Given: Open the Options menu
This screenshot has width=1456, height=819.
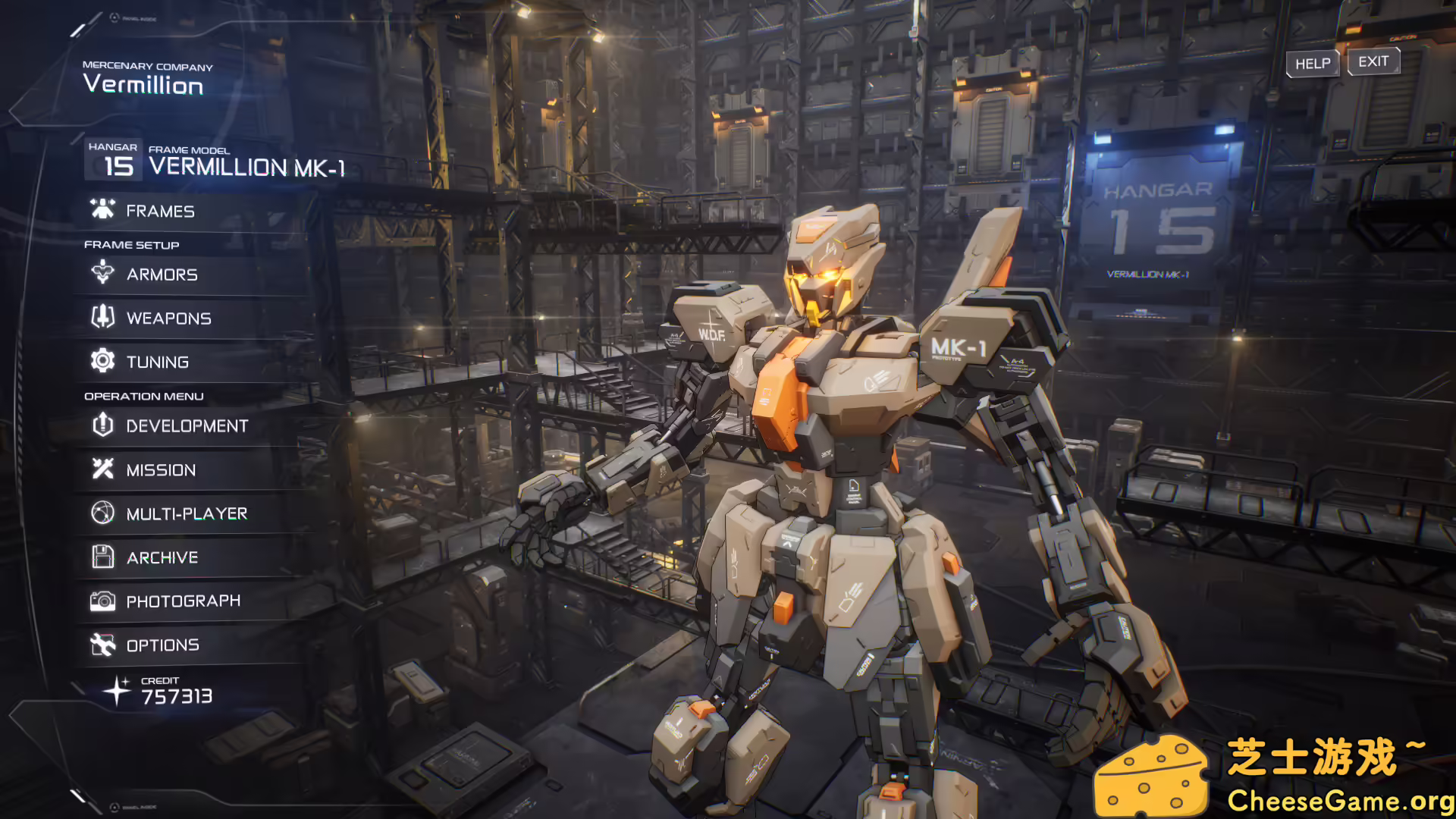Looking at the screenshot, I should click(x=162, y=645).
